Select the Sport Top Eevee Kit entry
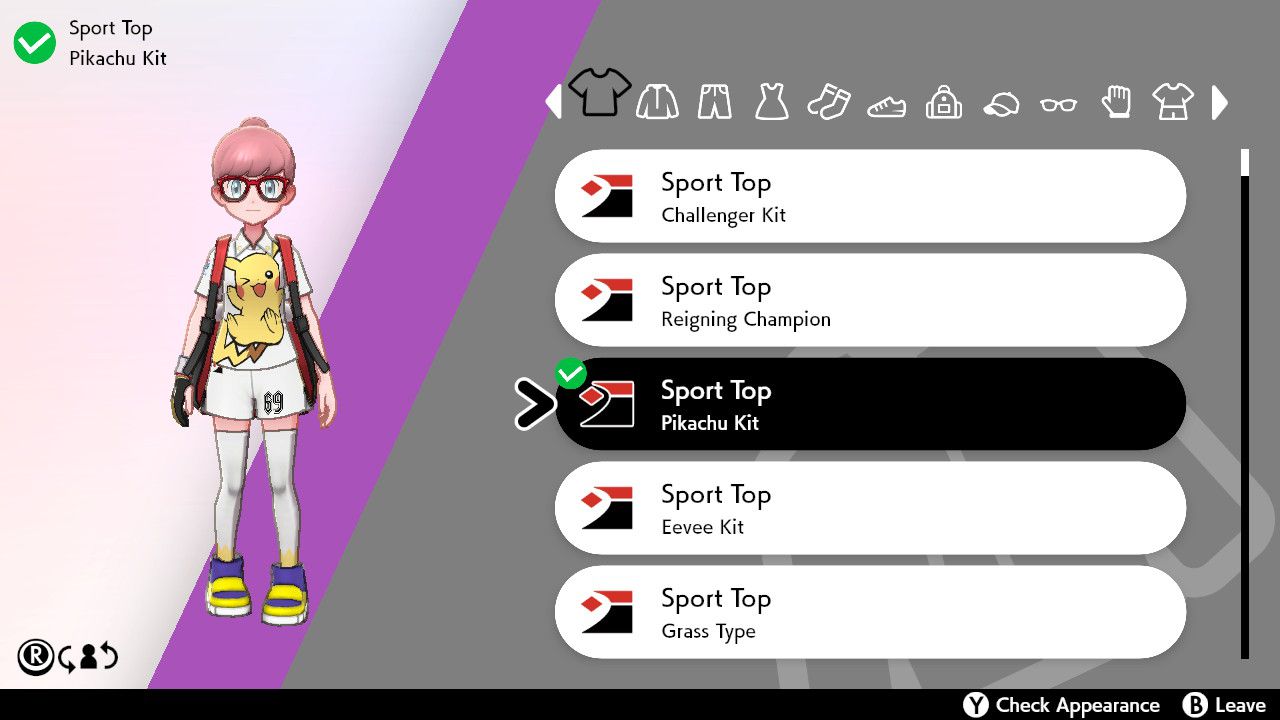This screenshot has width=1280, height=720. pos(870,508)
